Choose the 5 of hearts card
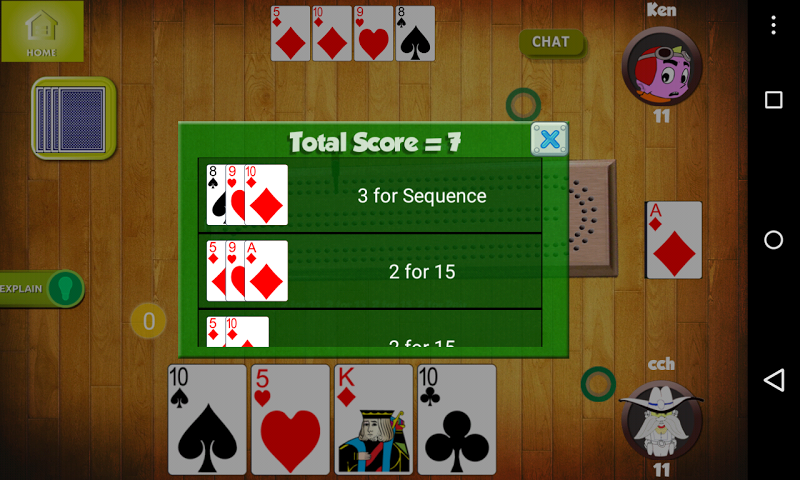This screenshot has height=480, width=800. (290, 418)
